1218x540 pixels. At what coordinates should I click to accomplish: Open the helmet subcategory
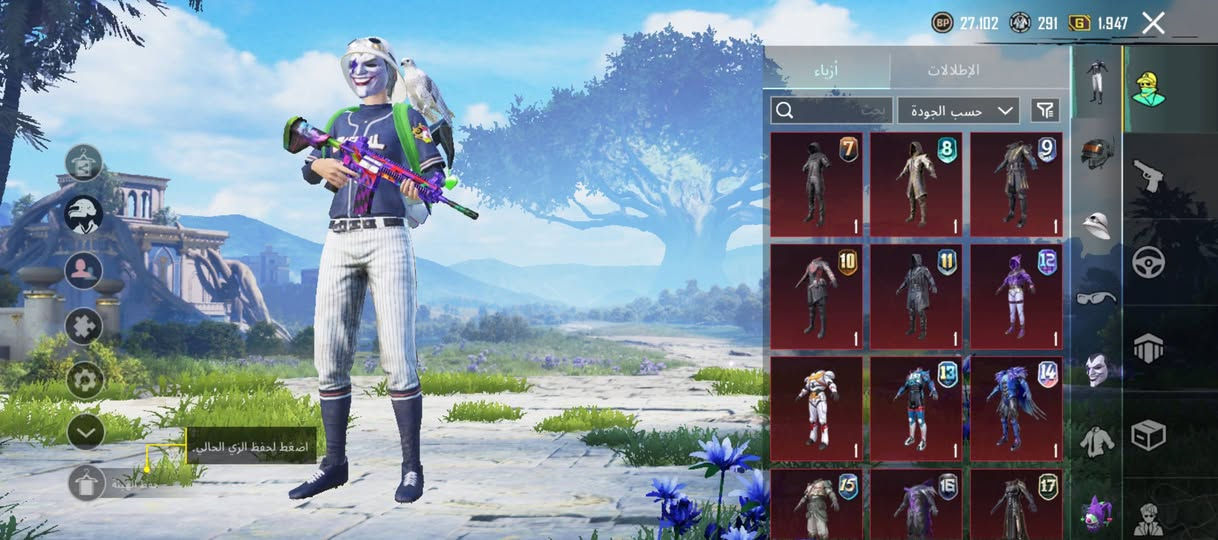point(1098,153)
